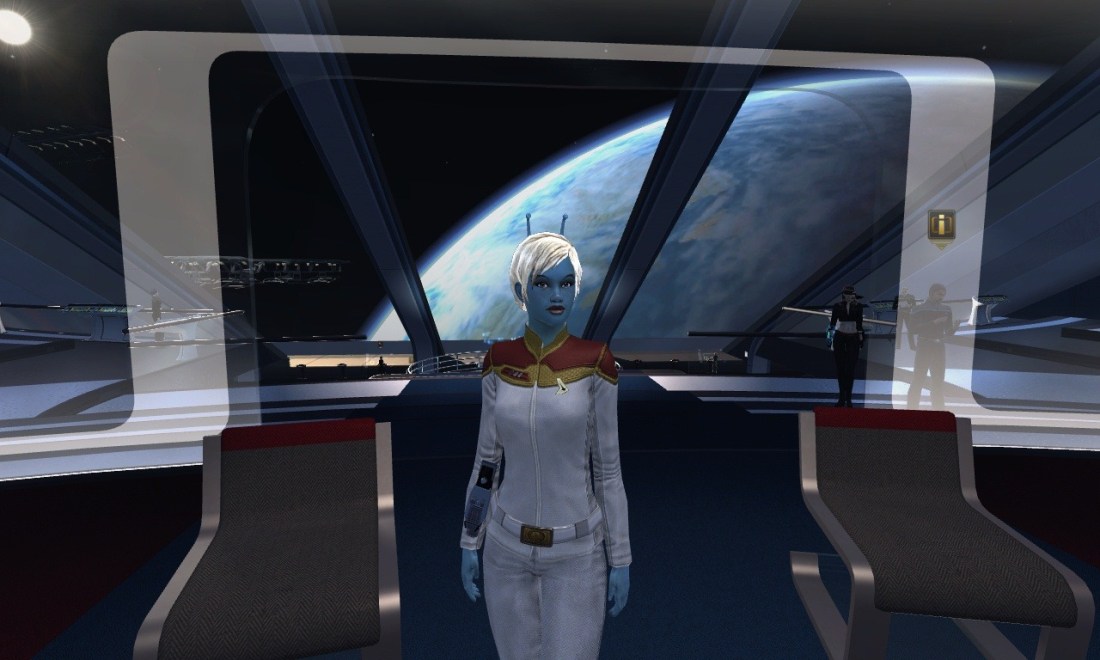Click the gold info marker icon

pyautogui.click(x=940, y=223)
